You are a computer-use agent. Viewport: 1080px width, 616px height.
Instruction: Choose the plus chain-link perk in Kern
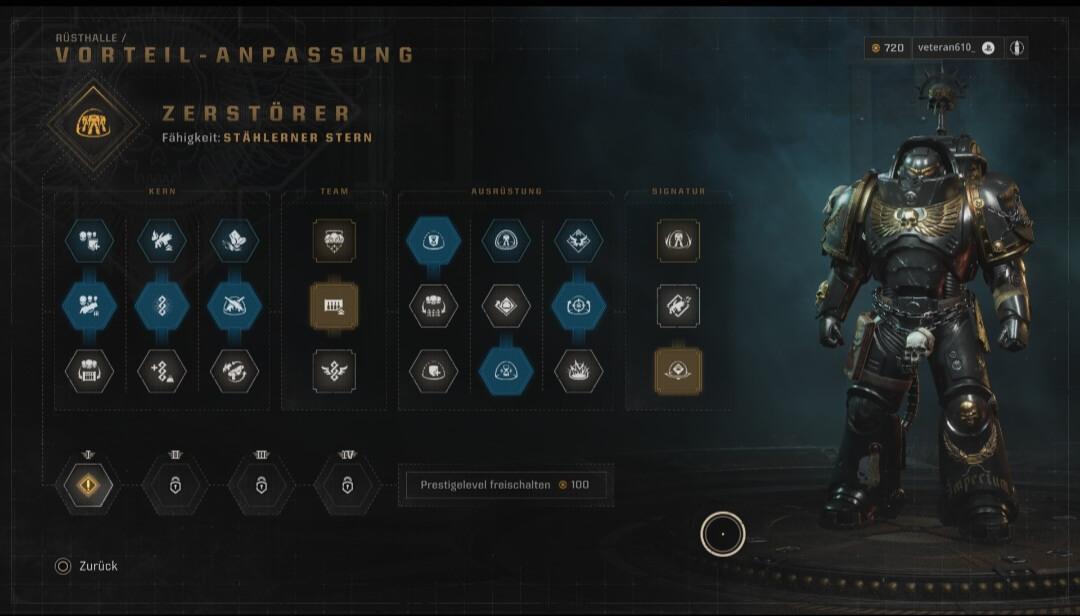point(162,370)
